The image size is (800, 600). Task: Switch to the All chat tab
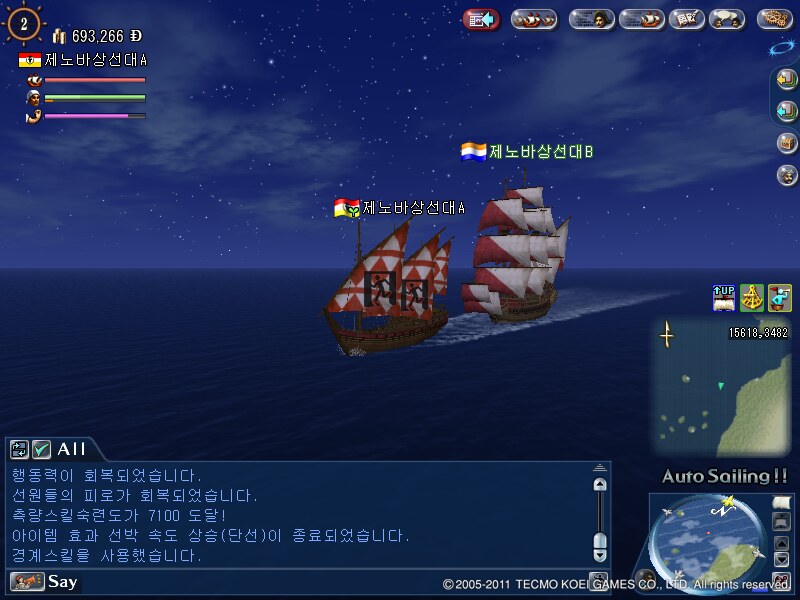coord(72,449)
